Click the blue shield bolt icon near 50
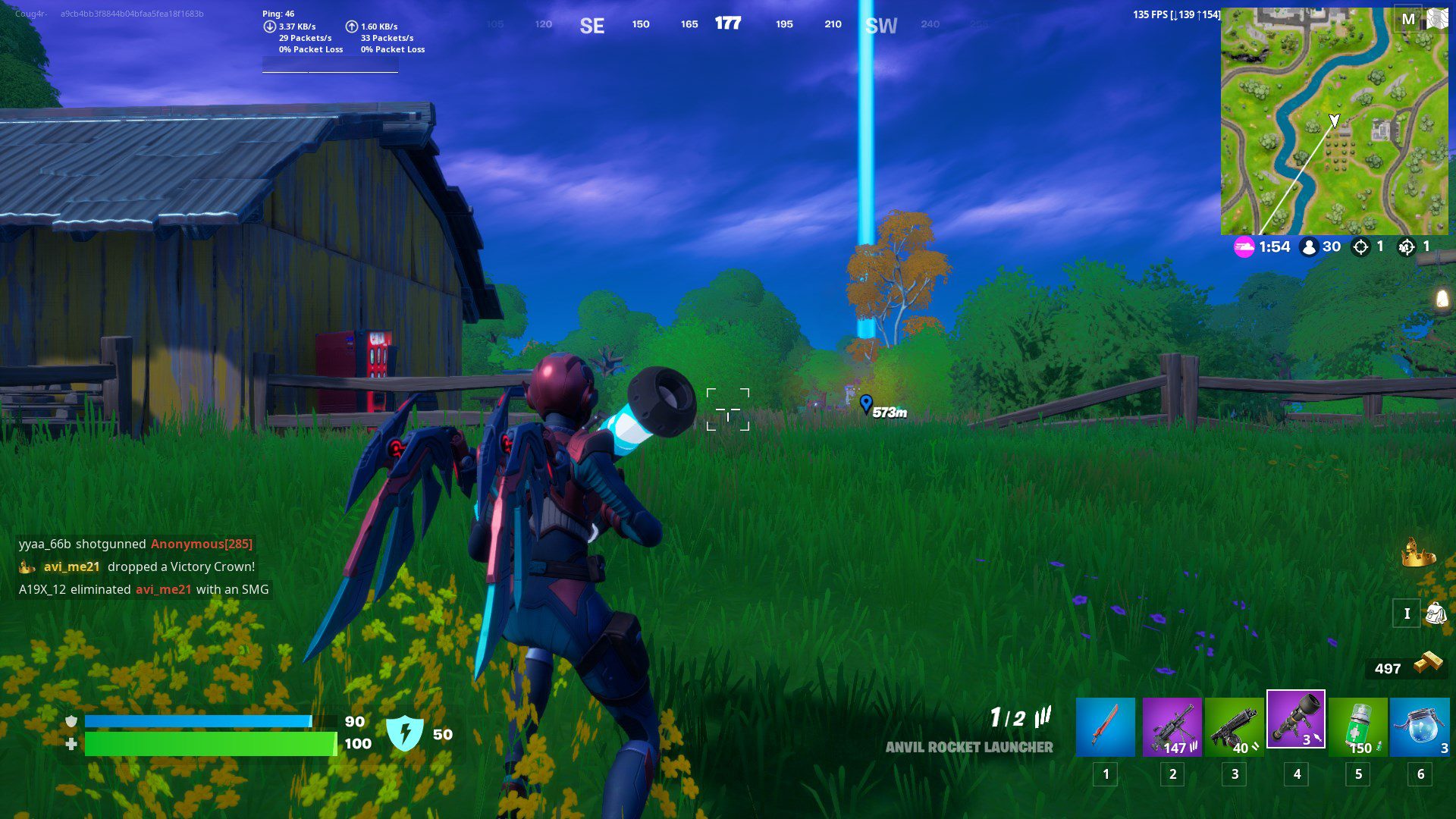The image size is (1456, 819). click(406, 732)
